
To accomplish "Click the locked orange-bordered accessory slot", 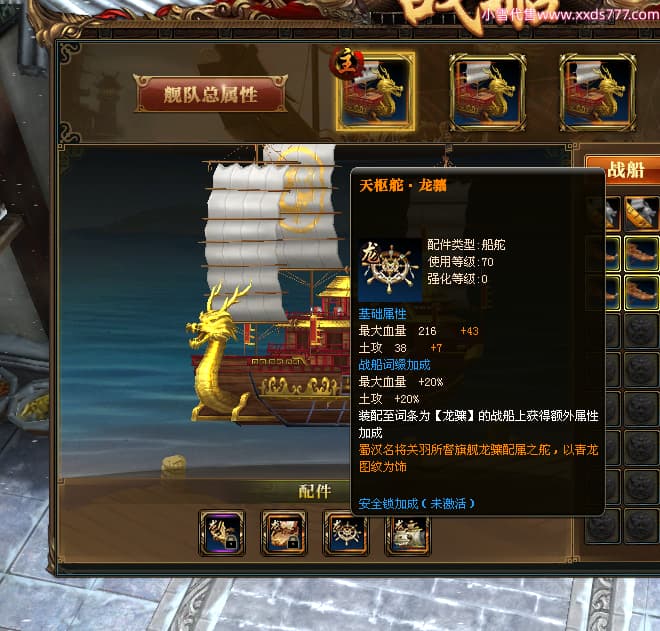I will (283, 532).
